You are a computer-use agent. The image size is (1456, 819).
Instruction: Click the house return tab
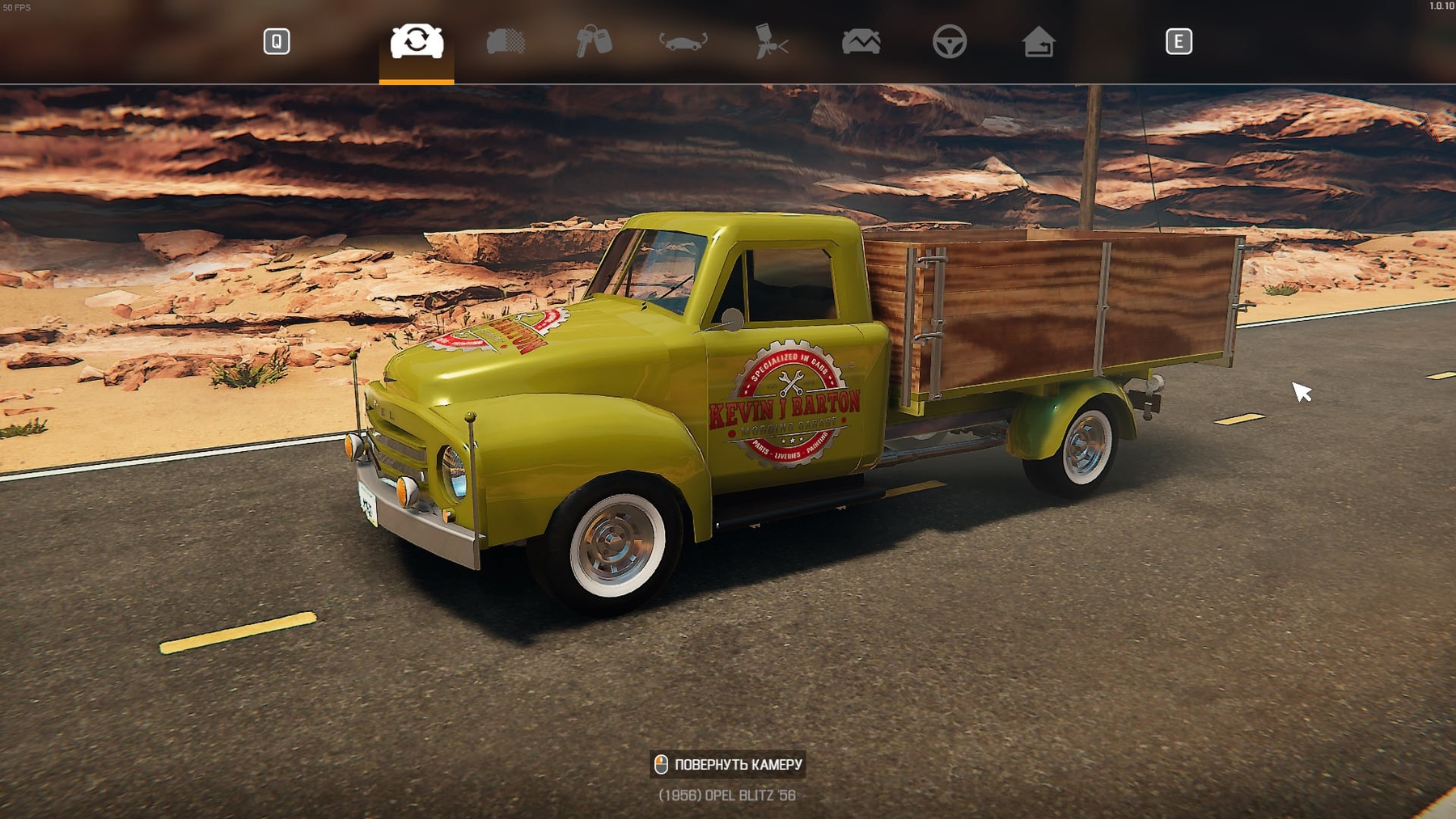(x=1039, y=41)
